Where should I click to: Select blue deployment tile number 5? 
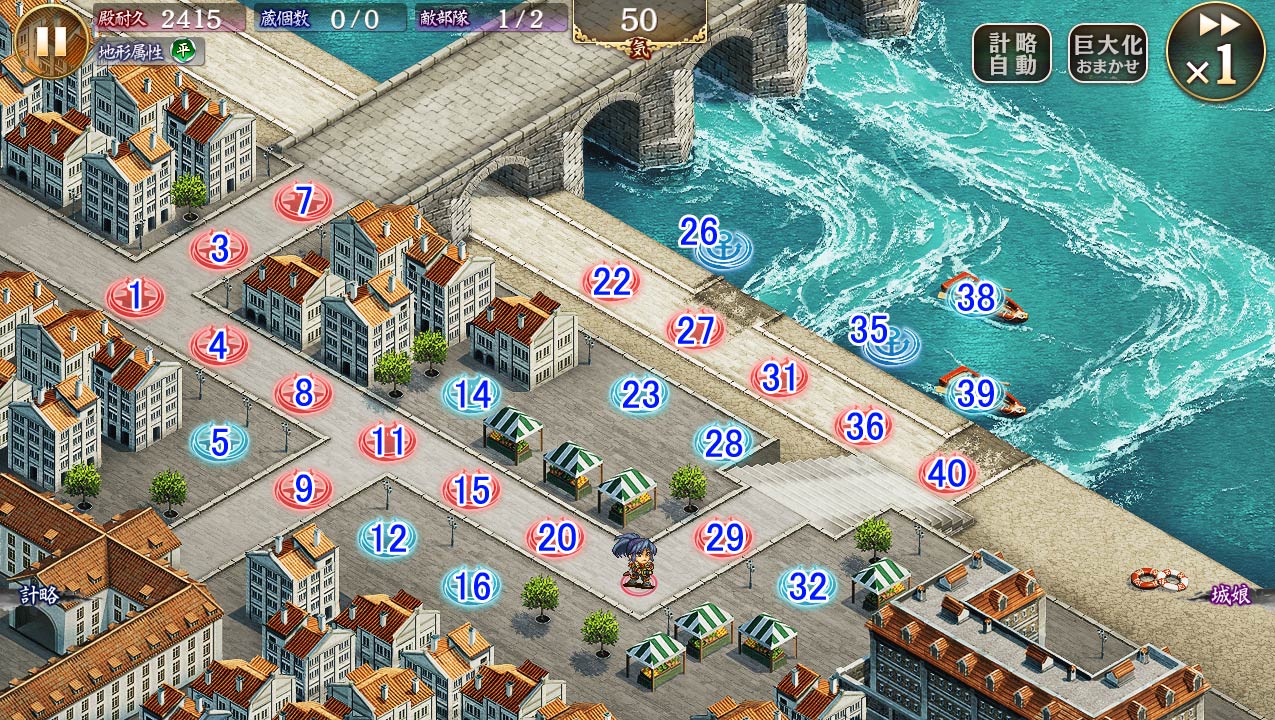pyautogui.click(x=220, y=442)
